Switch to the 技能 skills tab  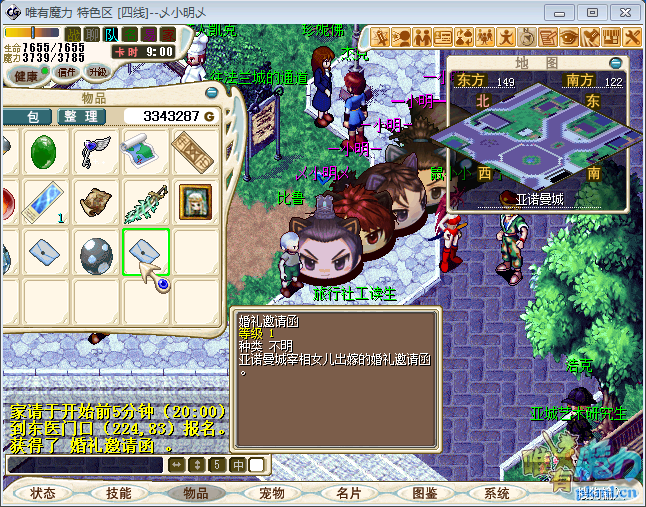[119, 493]
